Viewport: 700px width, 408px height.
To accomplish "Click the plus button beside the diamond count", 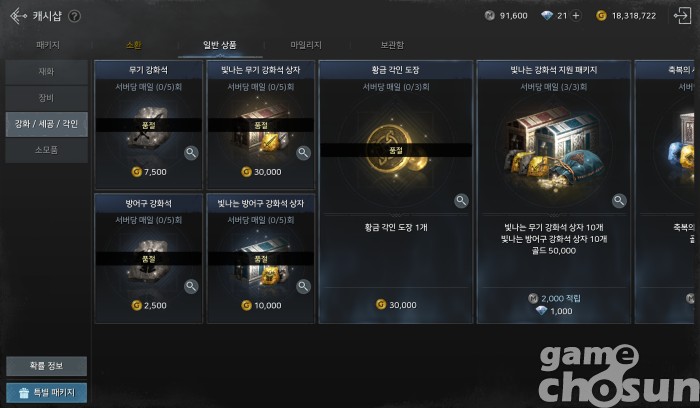I will tap(575, 15).
